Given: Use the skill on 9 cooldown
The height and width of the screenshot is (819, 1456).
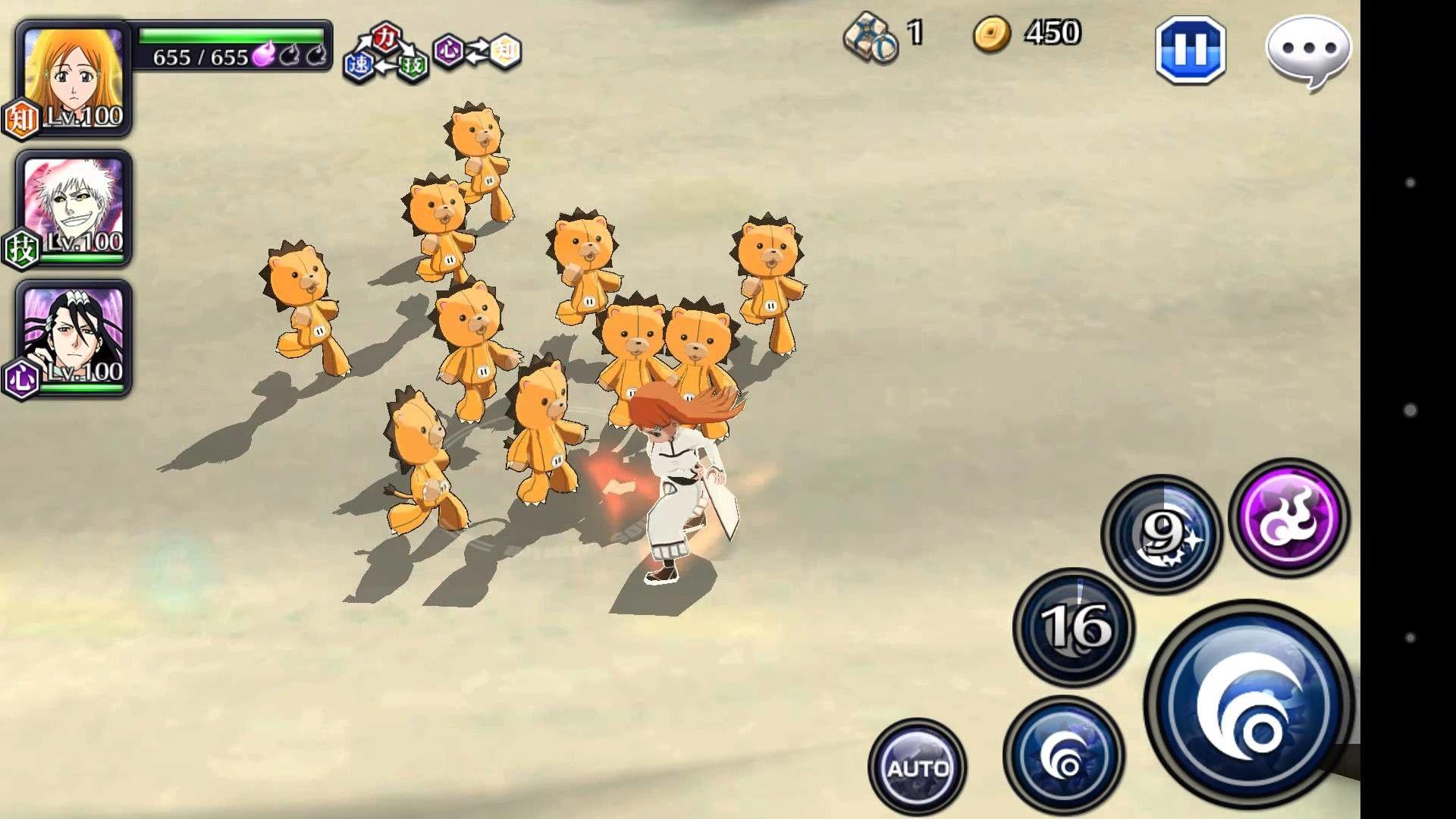Looking at the screenshot, I should click(x=1162, y=534).
